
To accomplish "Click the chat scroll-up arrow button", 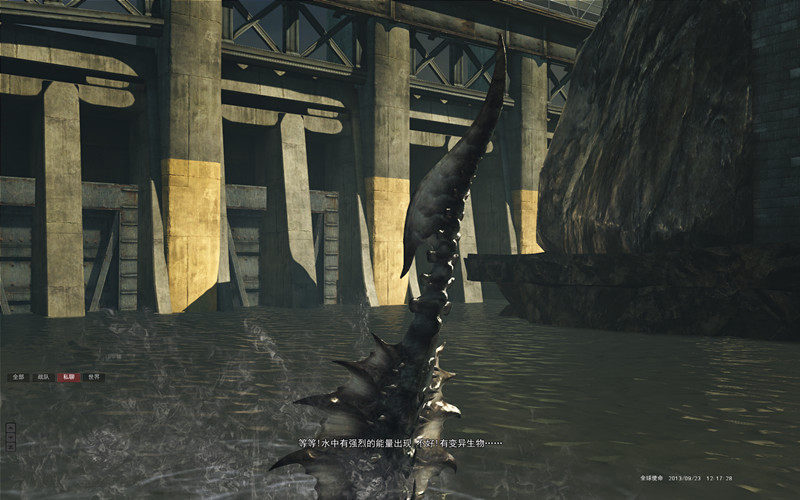I will tap(10, 428).
